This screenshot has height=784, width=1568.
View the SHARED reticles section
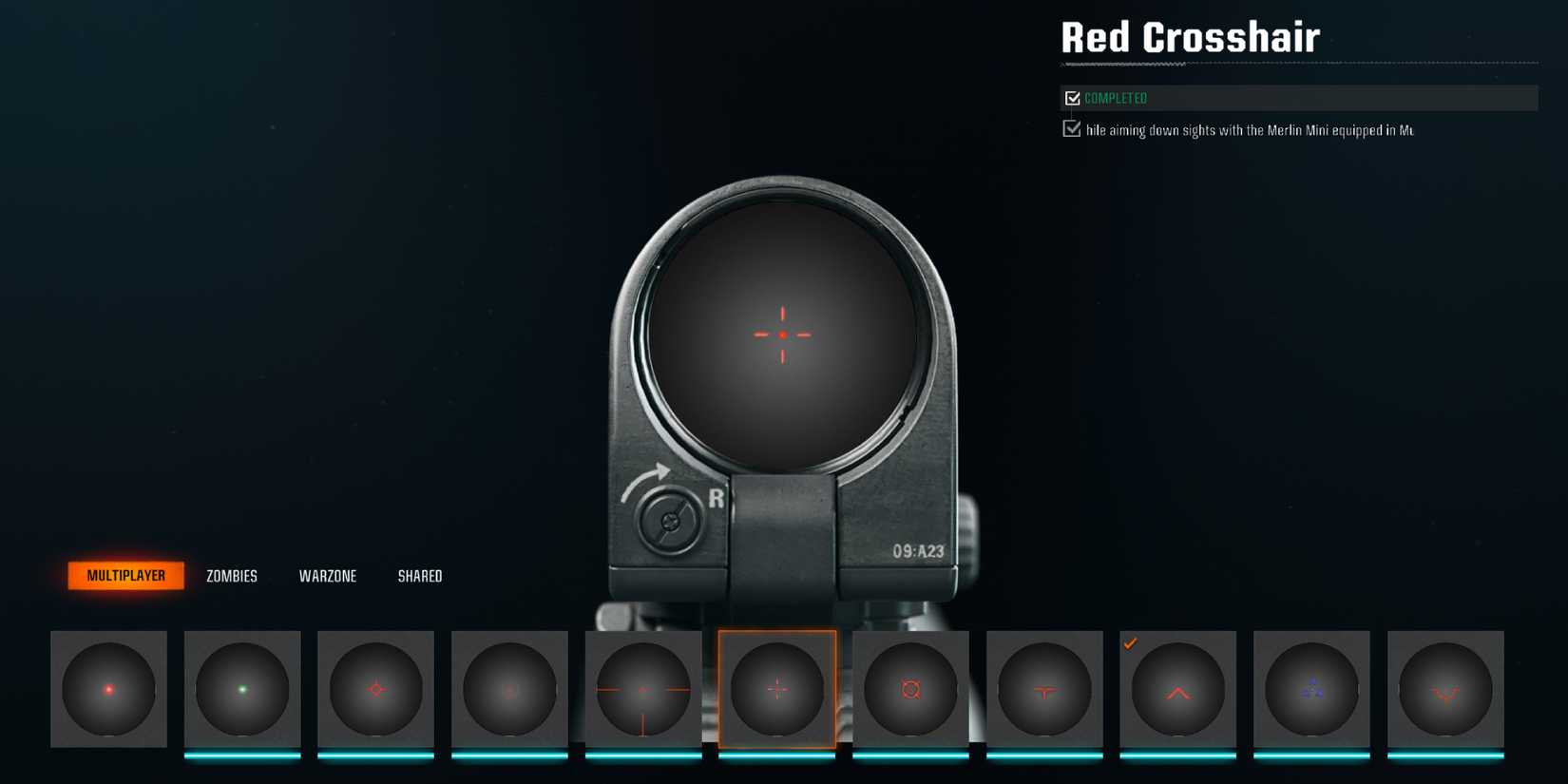point(420,576)
